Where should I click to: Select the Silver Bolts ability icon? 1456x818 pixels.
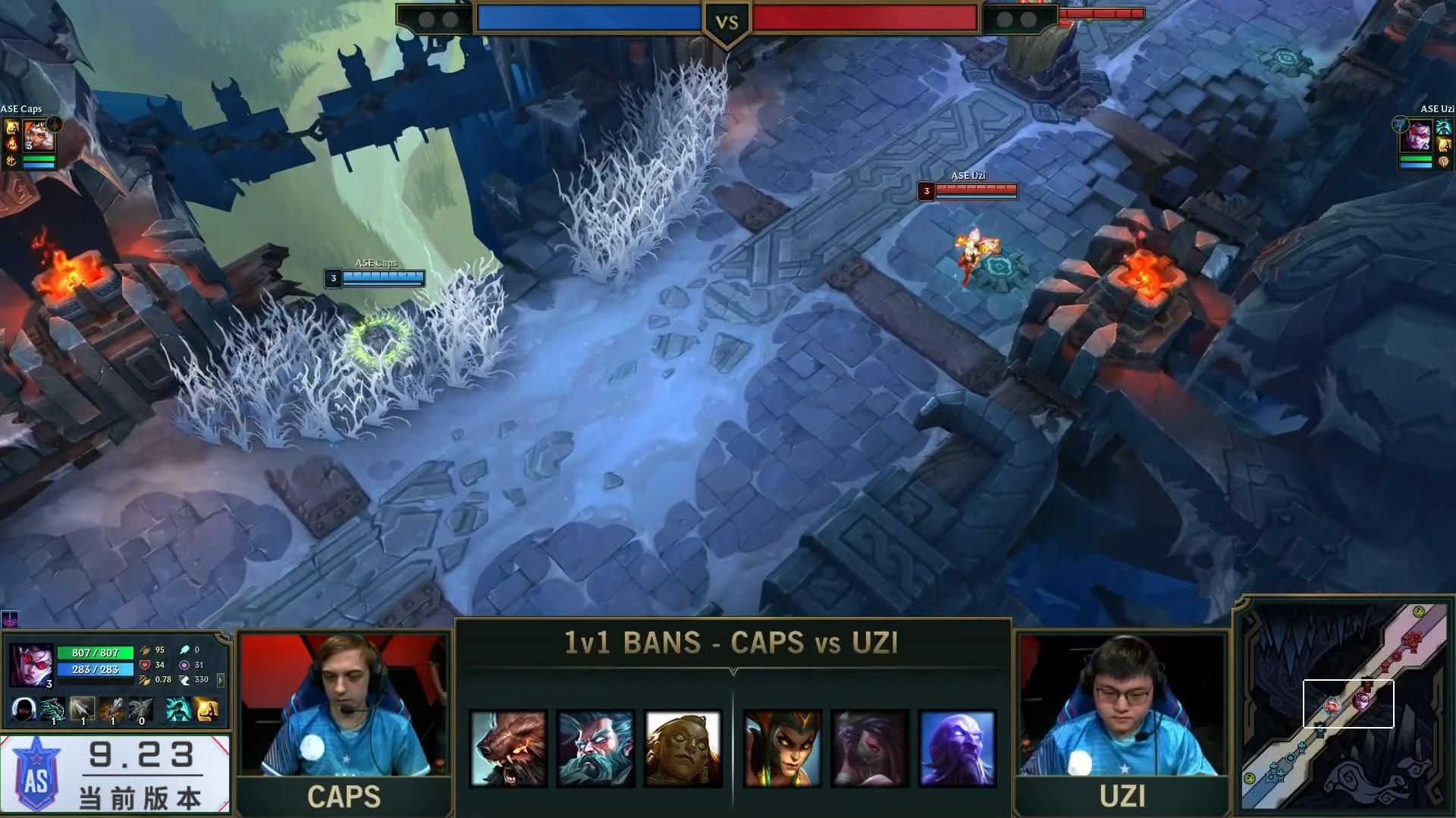tap(83, 710)
